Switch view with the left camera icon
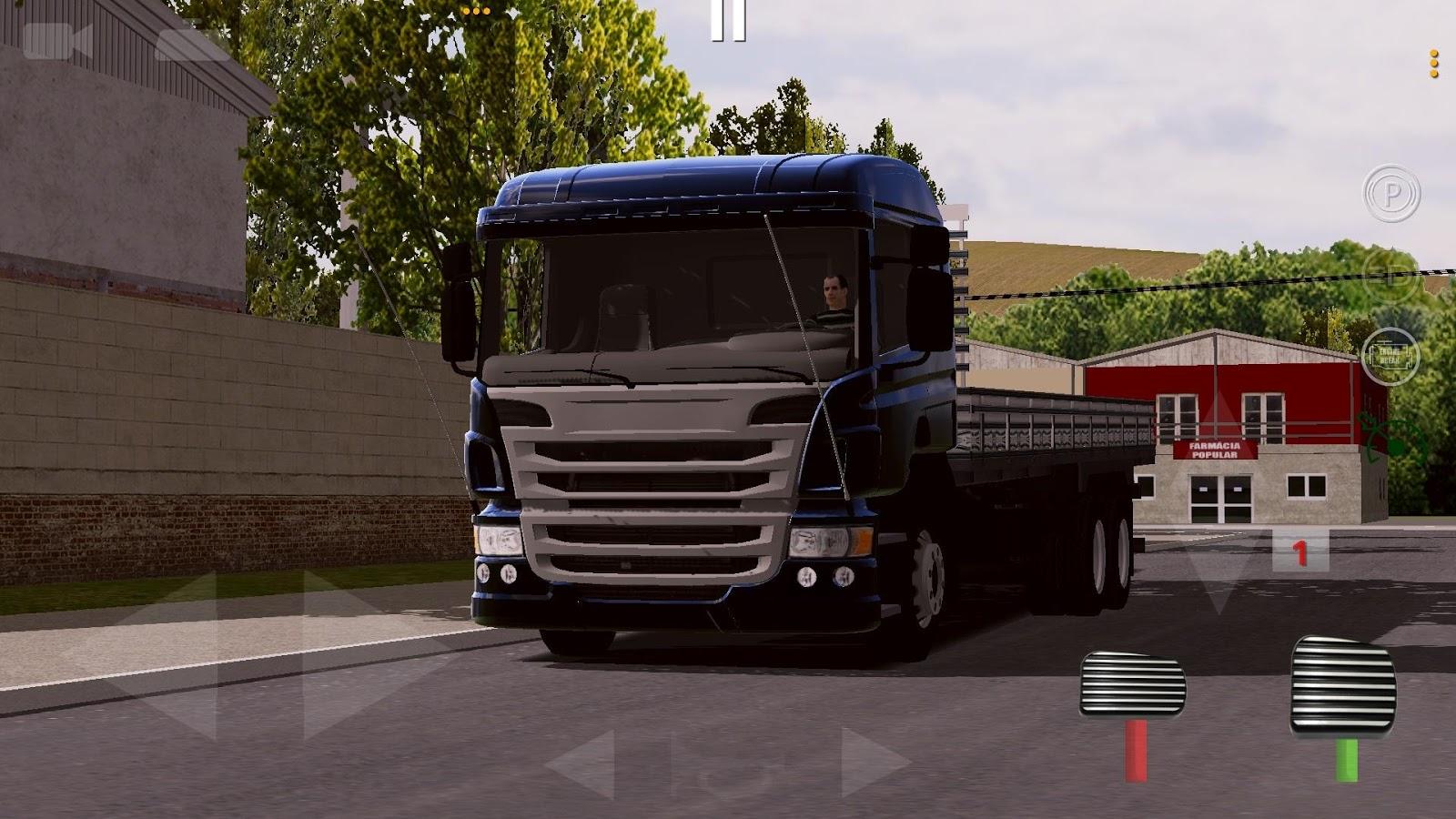1456x819 pixels. click(x=59, y=40)
